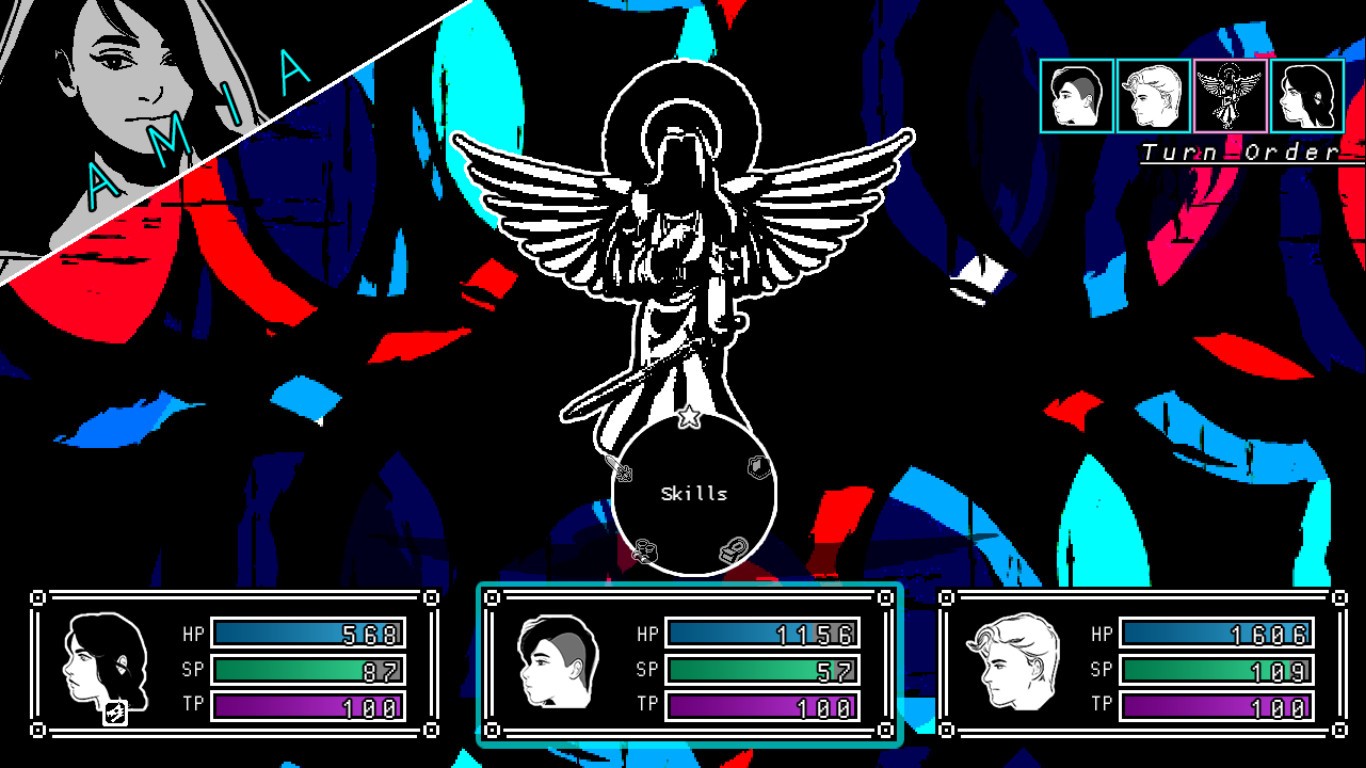Click Amia's HP bar showing 568

pos(305,634)
